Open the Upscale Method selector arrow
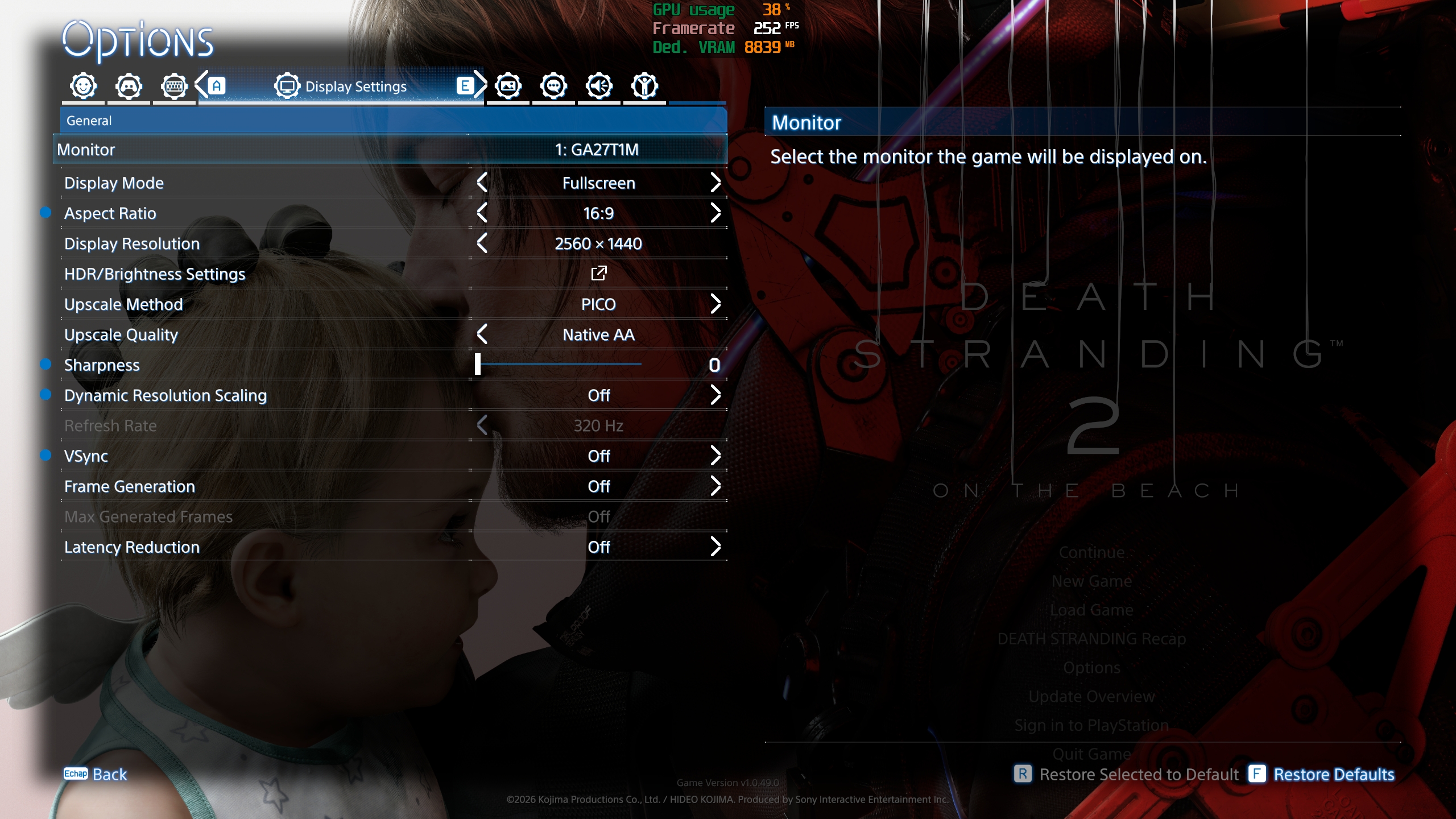The image size is (1456, 819). click(x=715, y=304)
